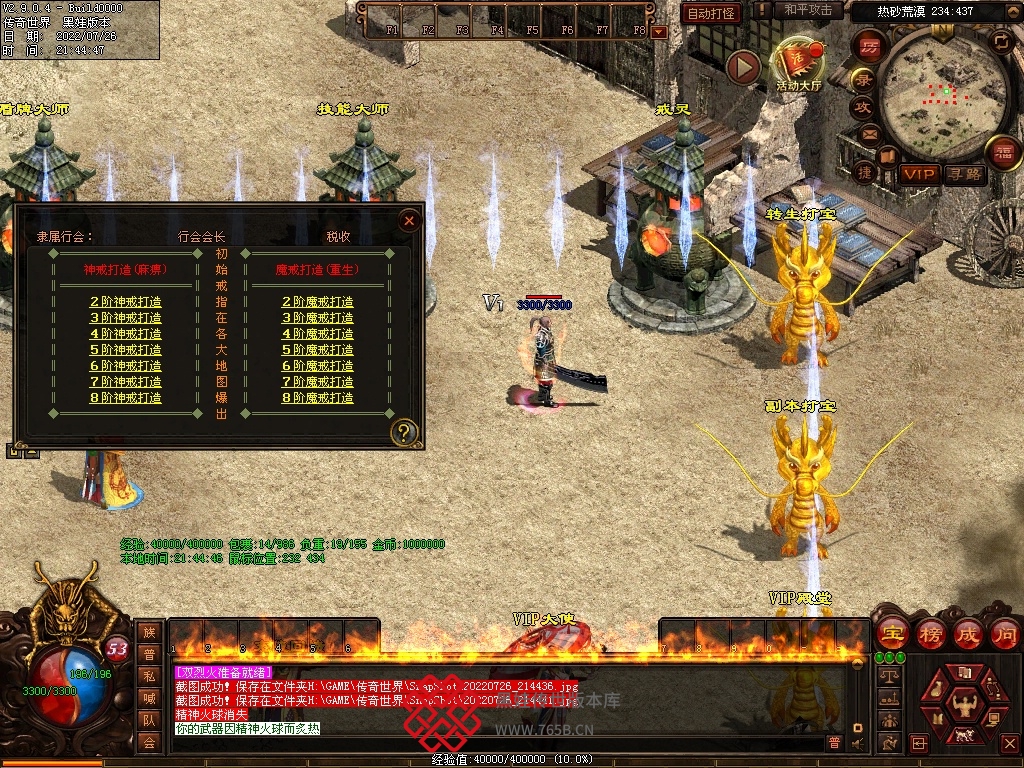Activate 寻路 pathfinding button
The height and width of the screenshot is (768, 1024).
[965, 174]
